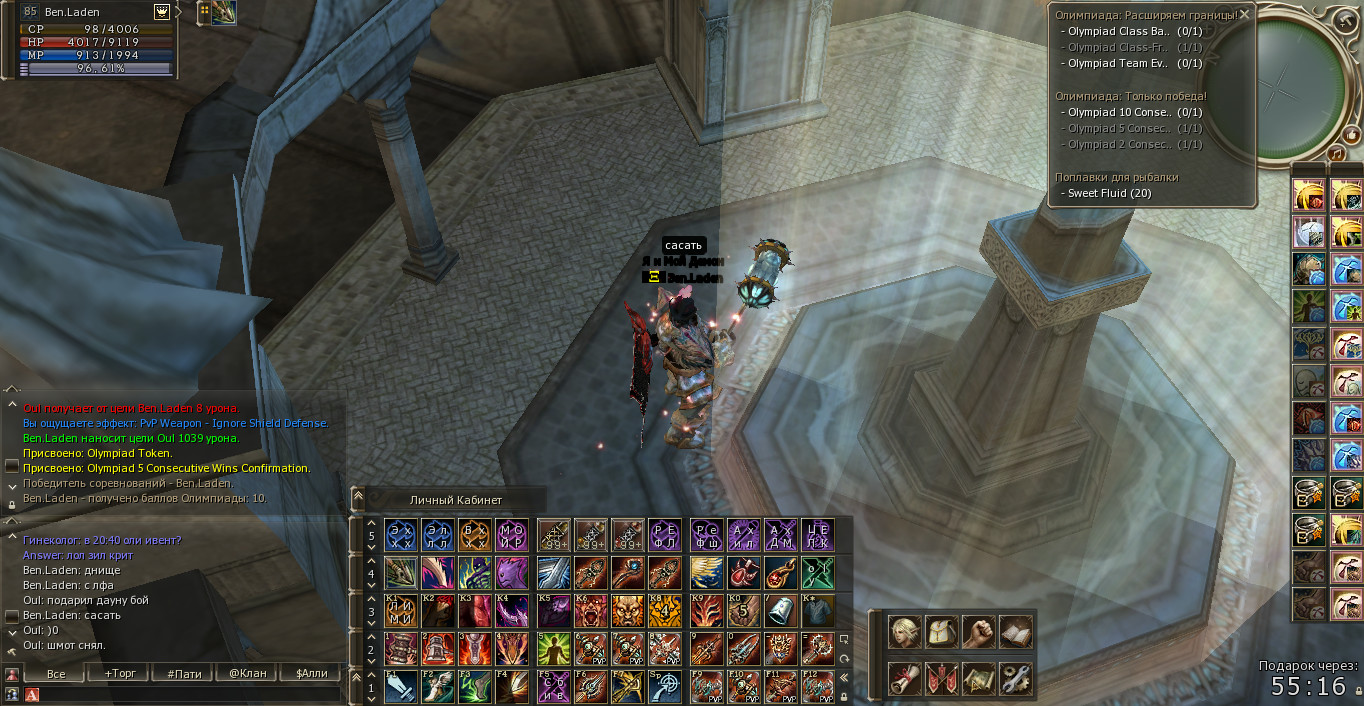Use the green glowing figure skill in slot 5
Screen dimensions: 1364x706
tap(553, 649)
